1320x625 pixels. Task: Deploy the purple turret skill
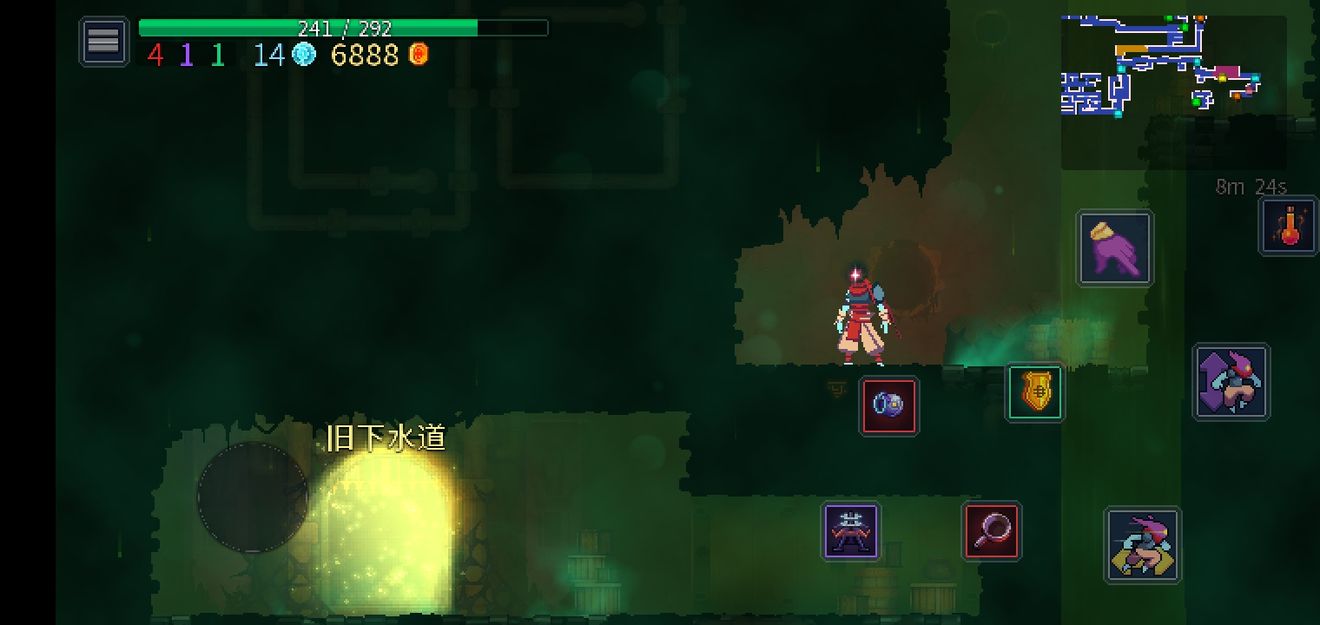(x=851, y=530)
